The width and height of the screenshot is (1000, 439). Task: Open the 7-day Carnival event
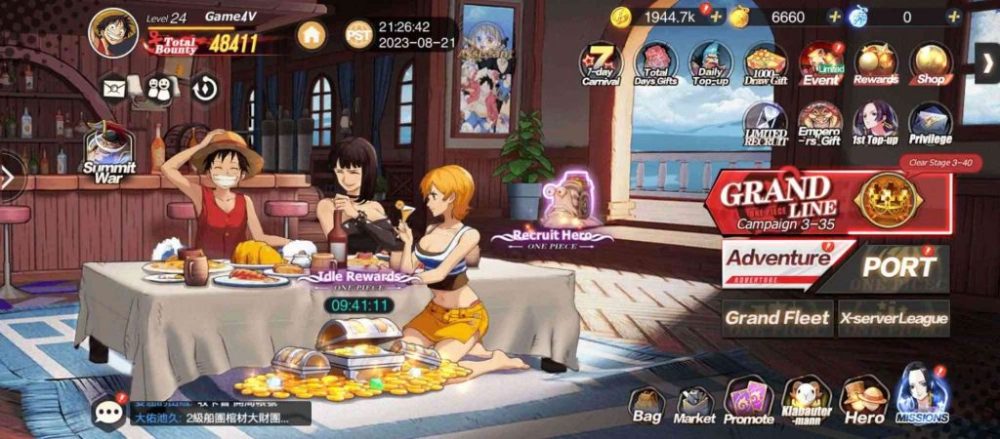tap(600, 64)
